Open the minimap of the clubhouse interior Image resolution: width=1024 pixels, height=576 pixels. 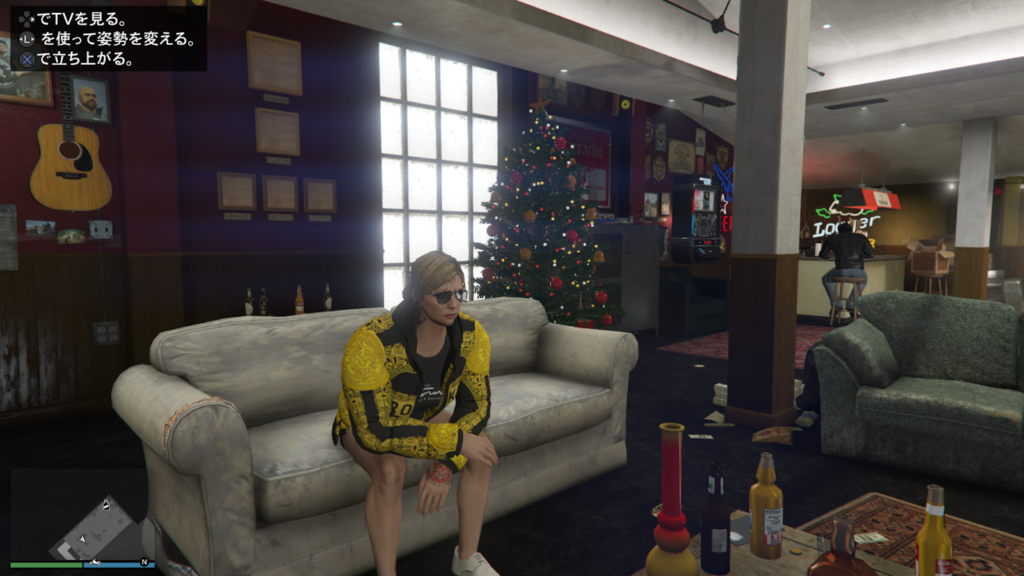(80, 514)
